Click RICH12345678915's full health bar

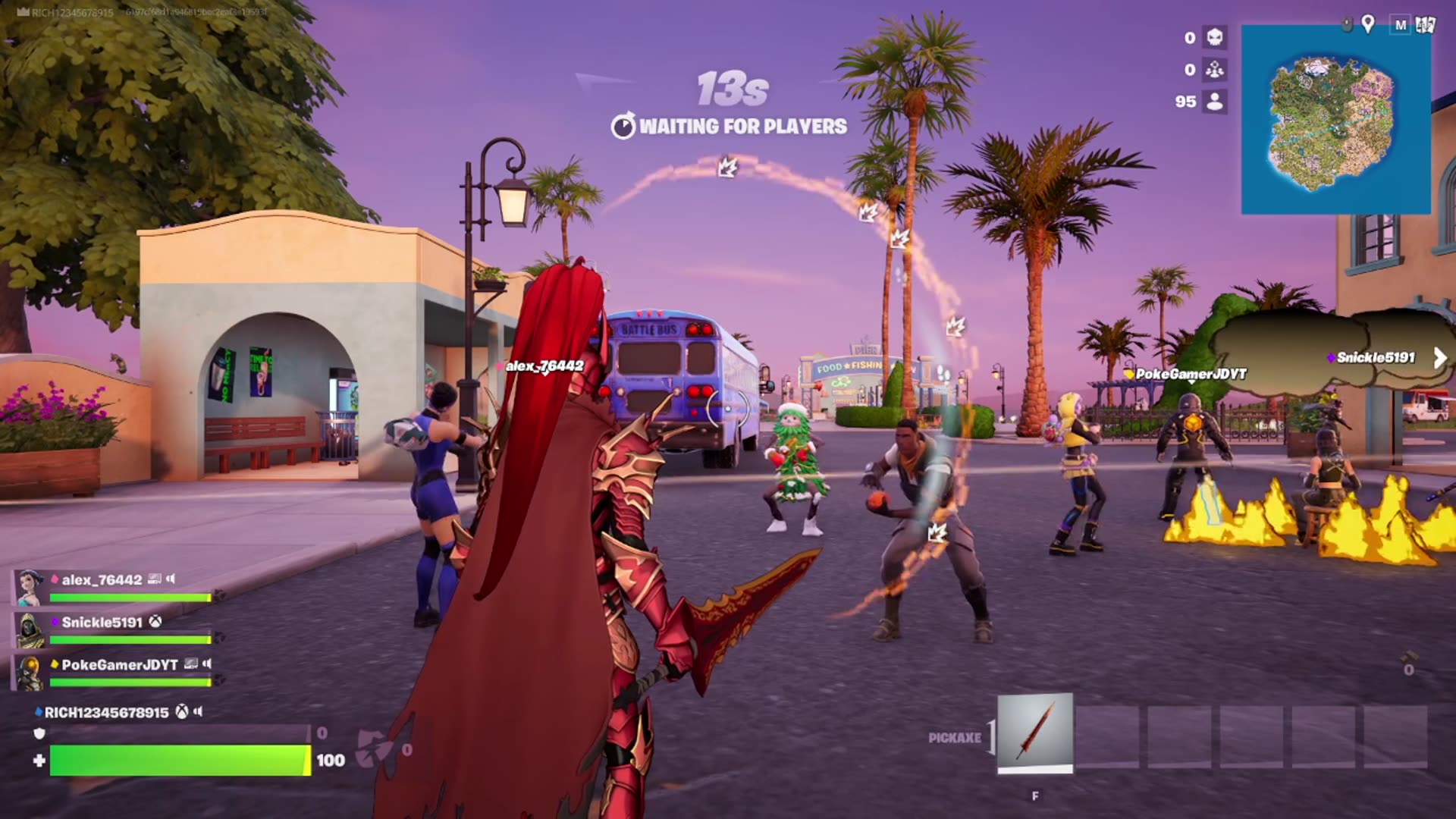(179, 761)
